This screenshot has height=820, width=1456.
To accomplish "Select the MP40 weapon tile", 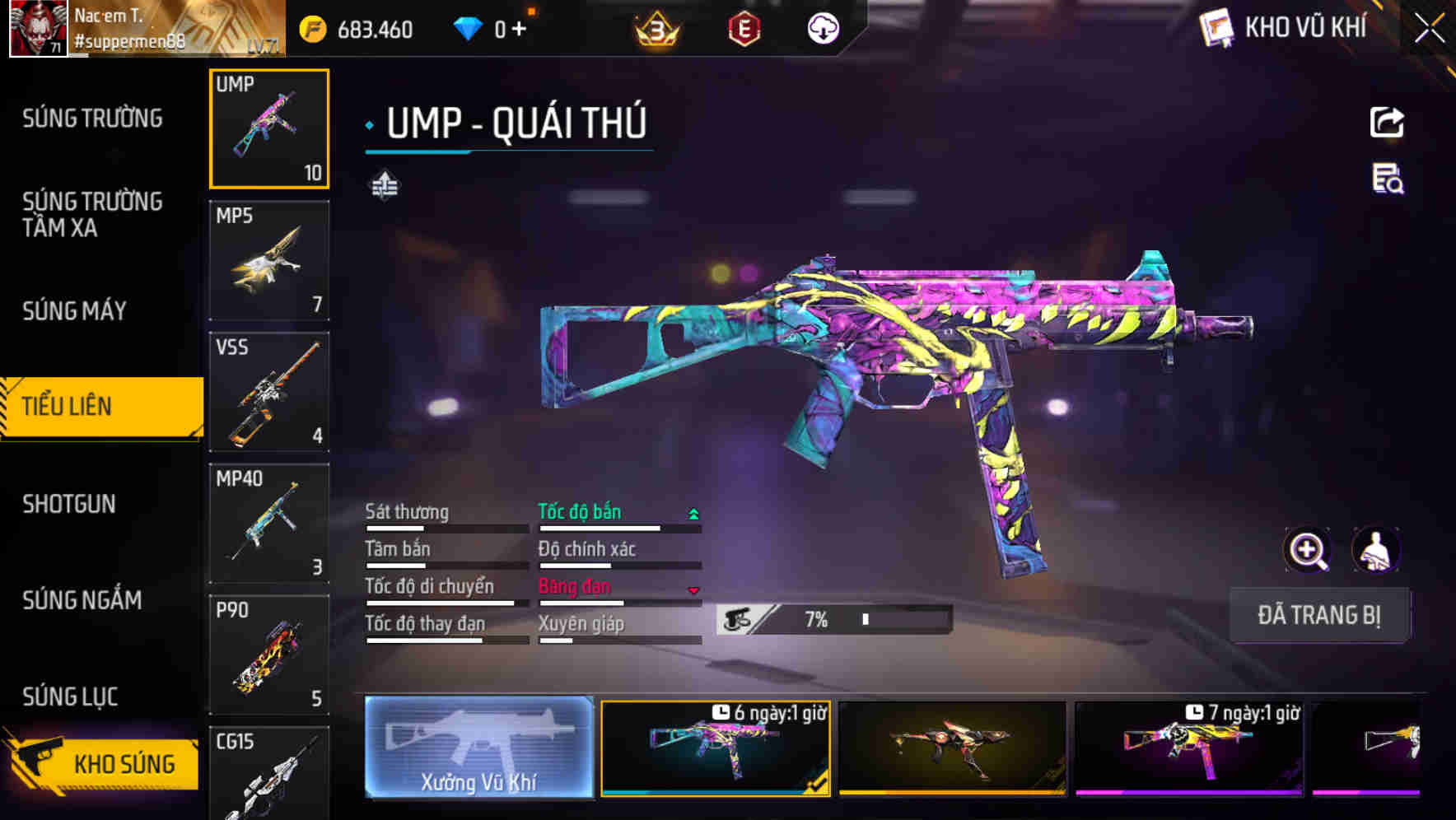I will click(x=269, y=524).
